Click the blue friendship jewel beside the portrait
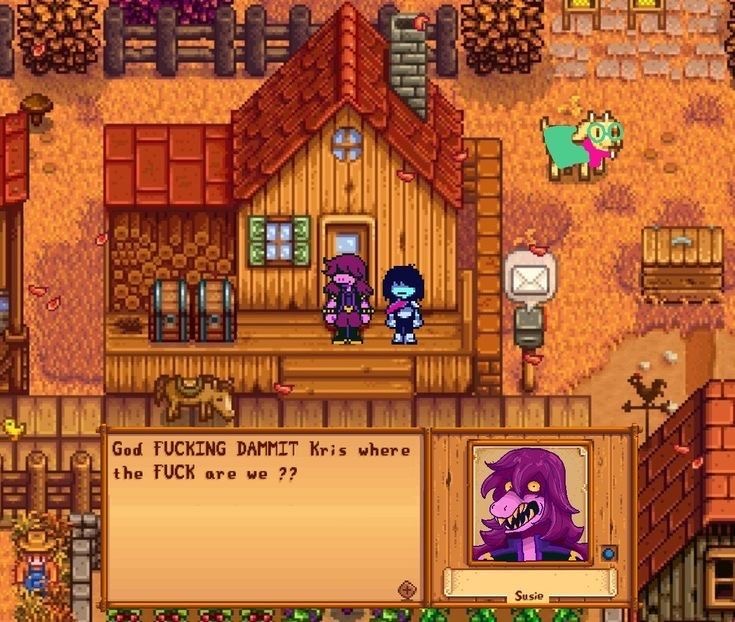 point(608,552)
